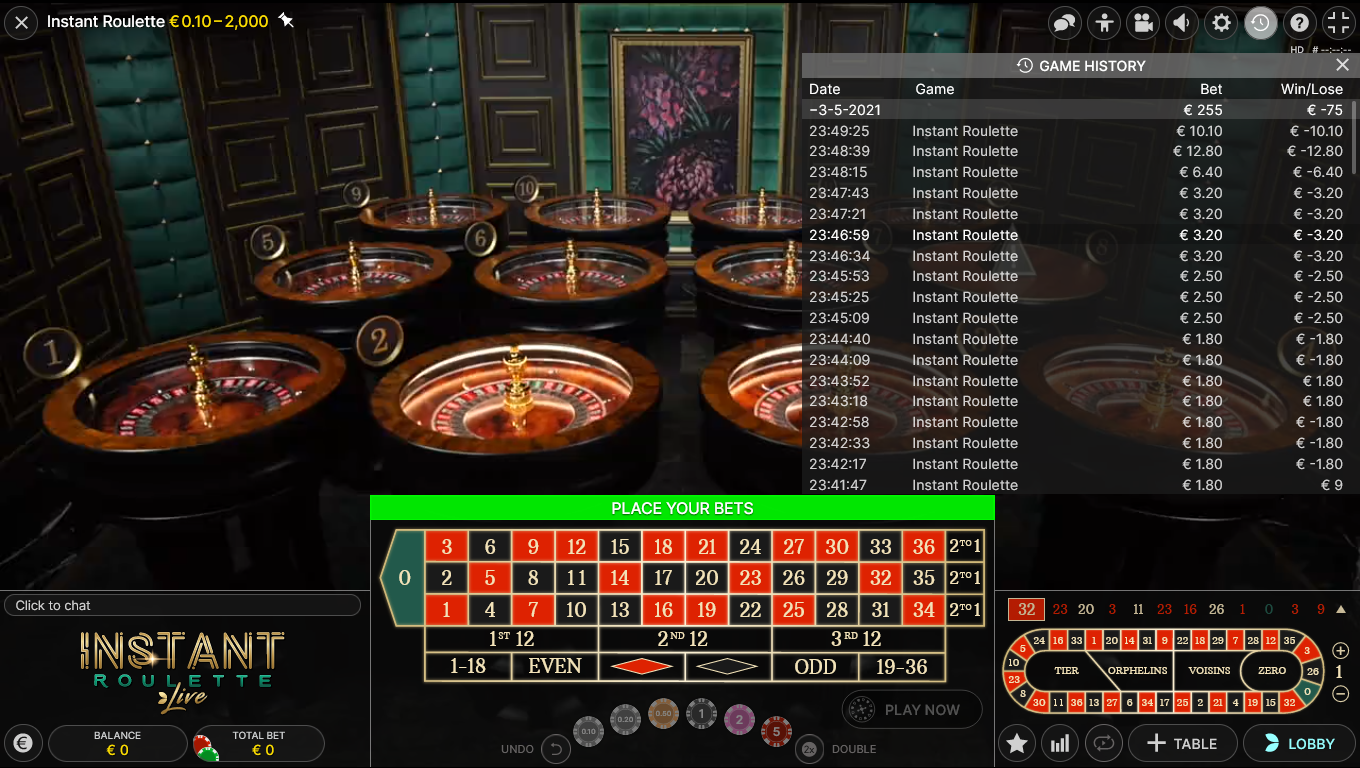Open the settings gear menu
Viewport: 1360px width, 768px height.
point(1221,23)
